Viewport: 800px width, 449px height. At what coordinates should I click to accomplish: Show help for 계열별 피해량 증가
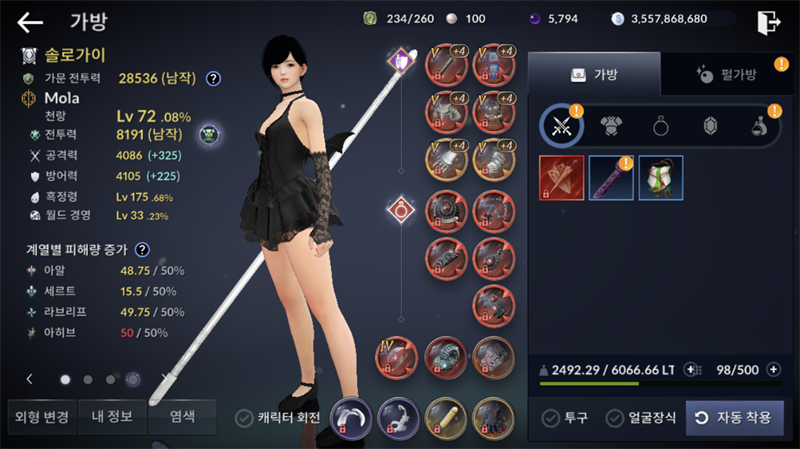[x=143, y=250]
